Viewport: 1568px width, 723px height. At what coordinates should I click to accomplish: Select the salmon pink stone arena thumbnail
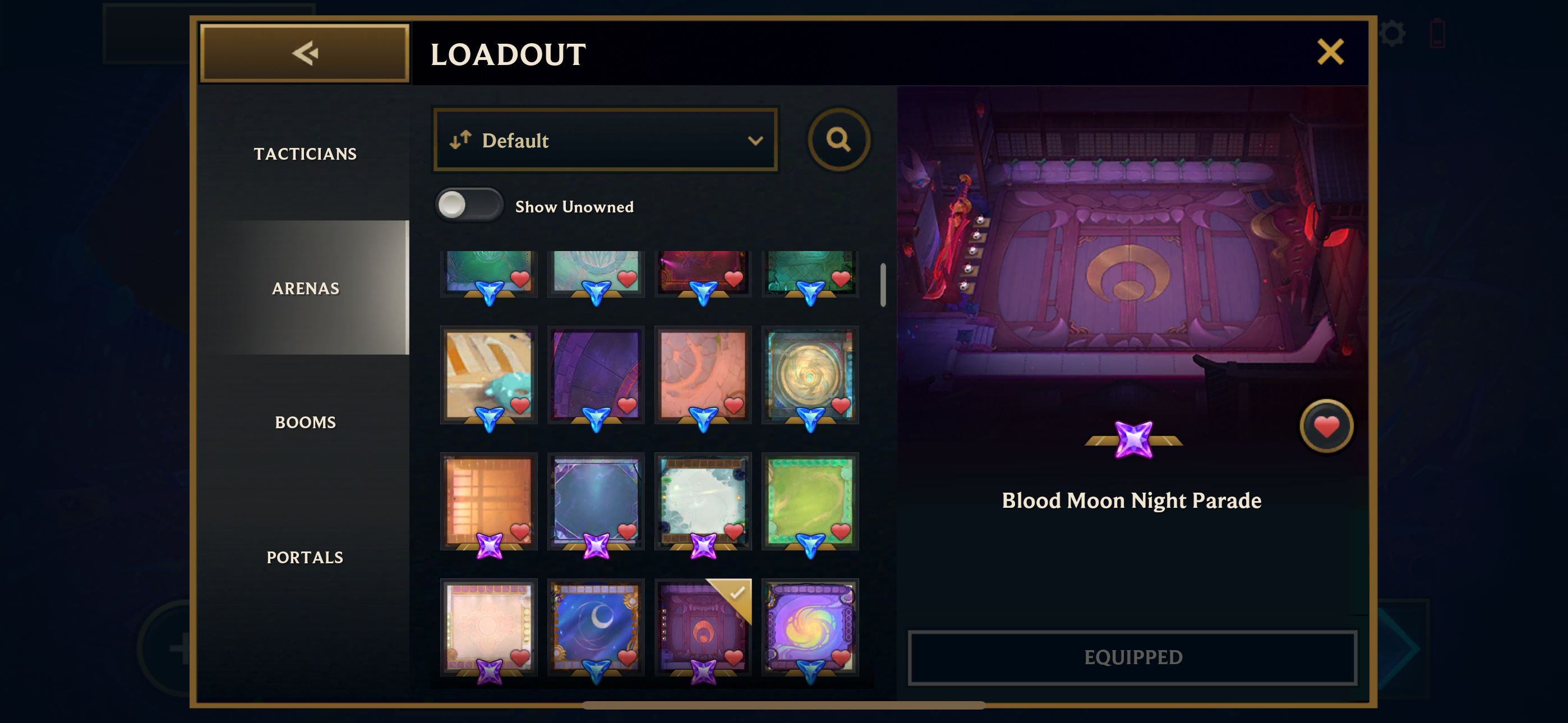tap(703, 374)
